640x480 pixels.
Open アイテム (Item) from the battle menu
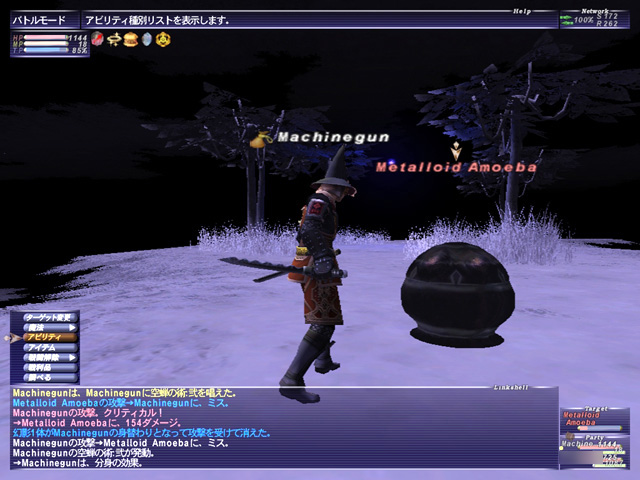coord(48,347)
